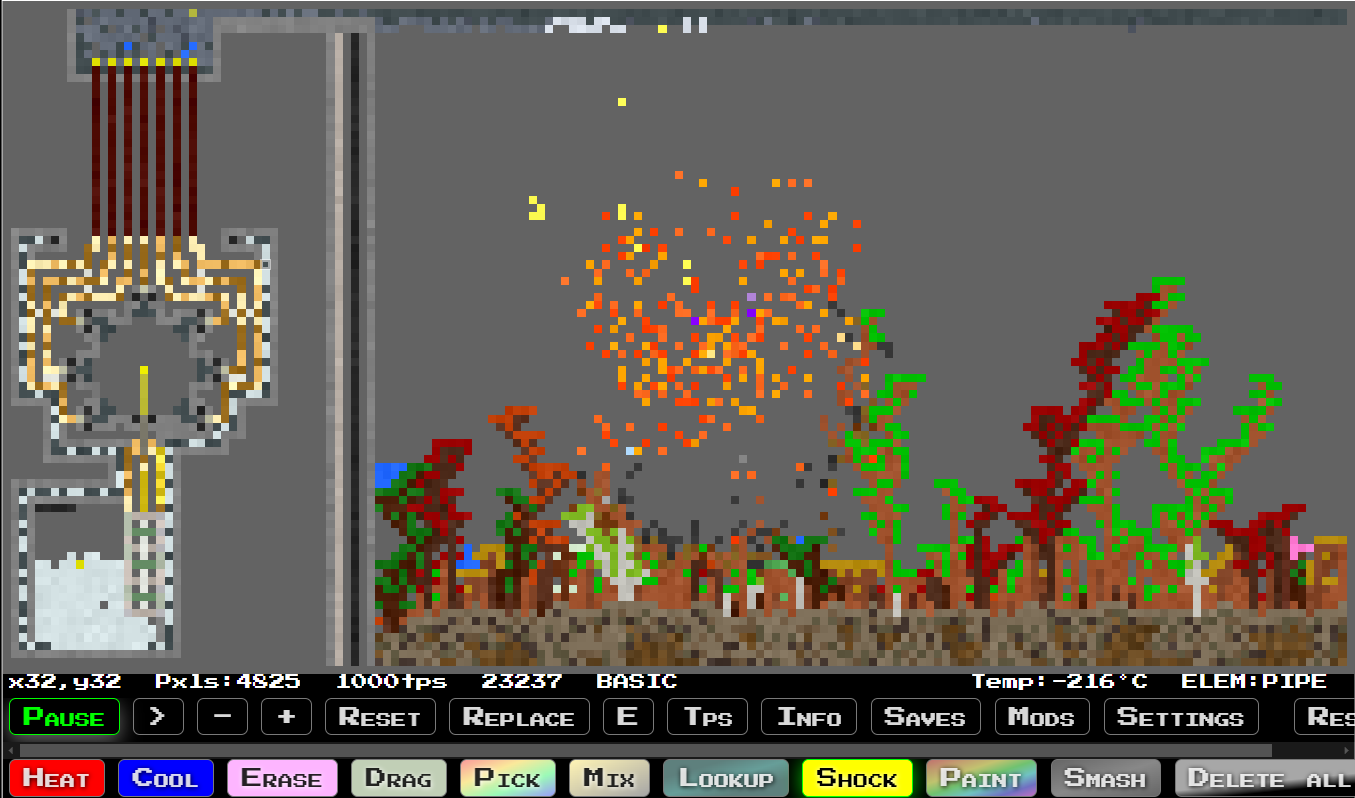Open the Lookup tool
This screenshot has height=798, width=1355.
pyautogui.click(x=725, y=777)
